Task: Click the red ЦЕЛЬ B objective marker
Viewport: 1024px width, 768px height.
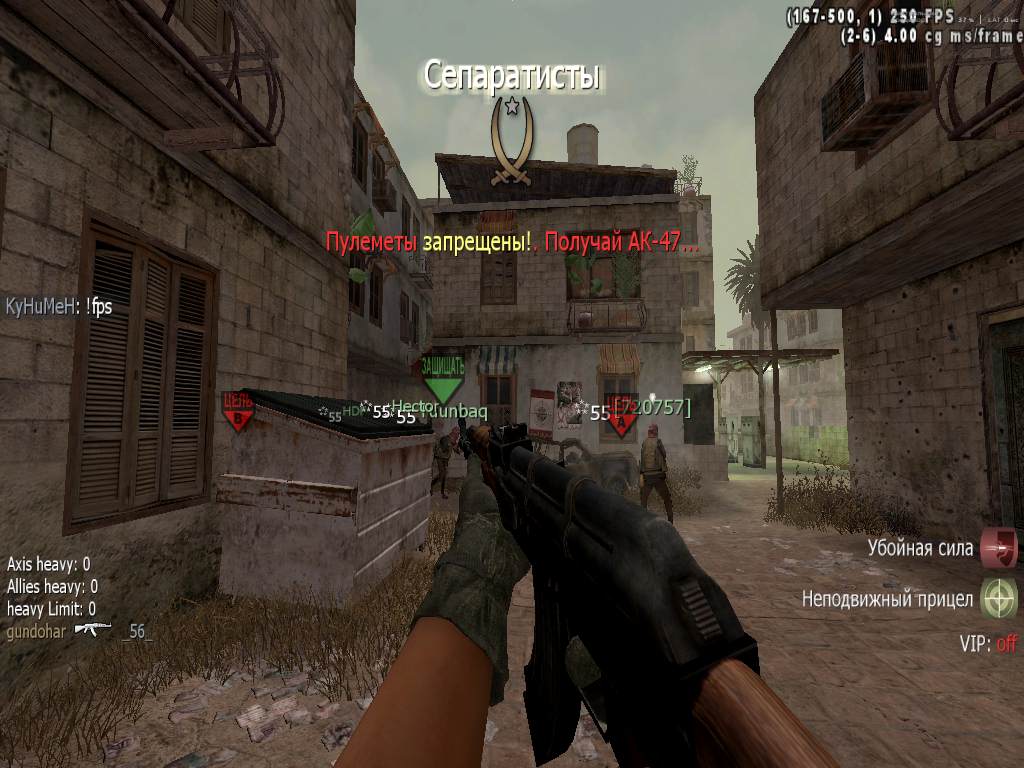Action: point(238,410)
